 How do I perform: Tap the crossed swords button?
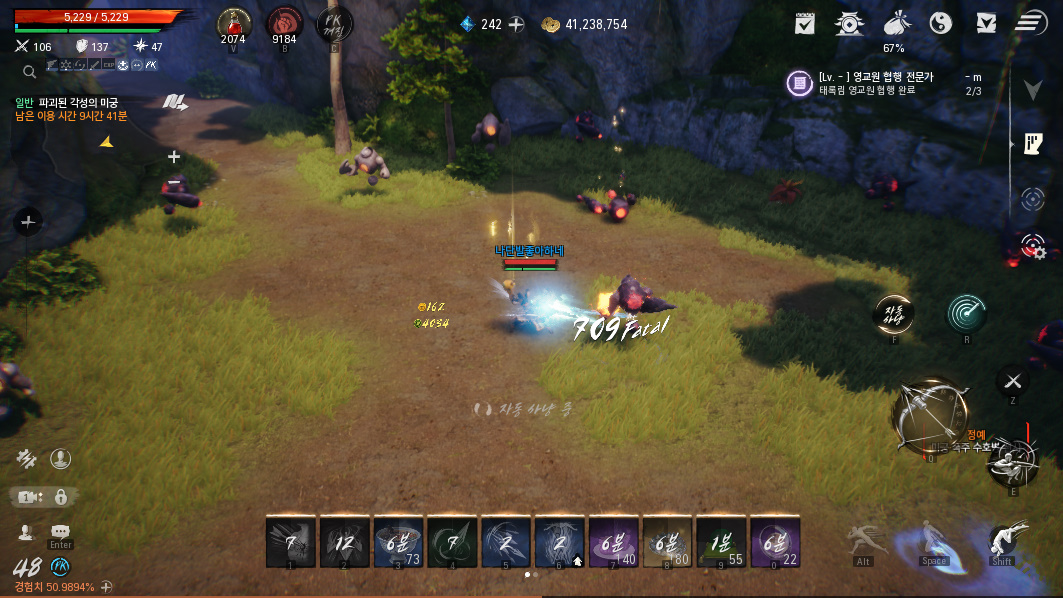1012,381
